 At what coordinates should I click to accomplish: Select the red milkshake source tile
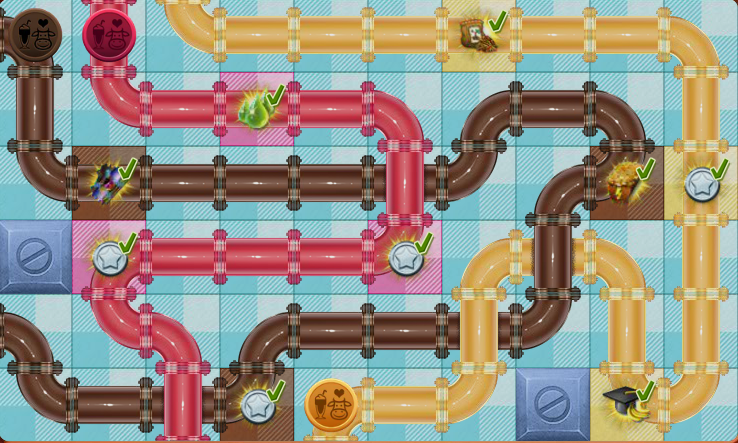point(109,35)
